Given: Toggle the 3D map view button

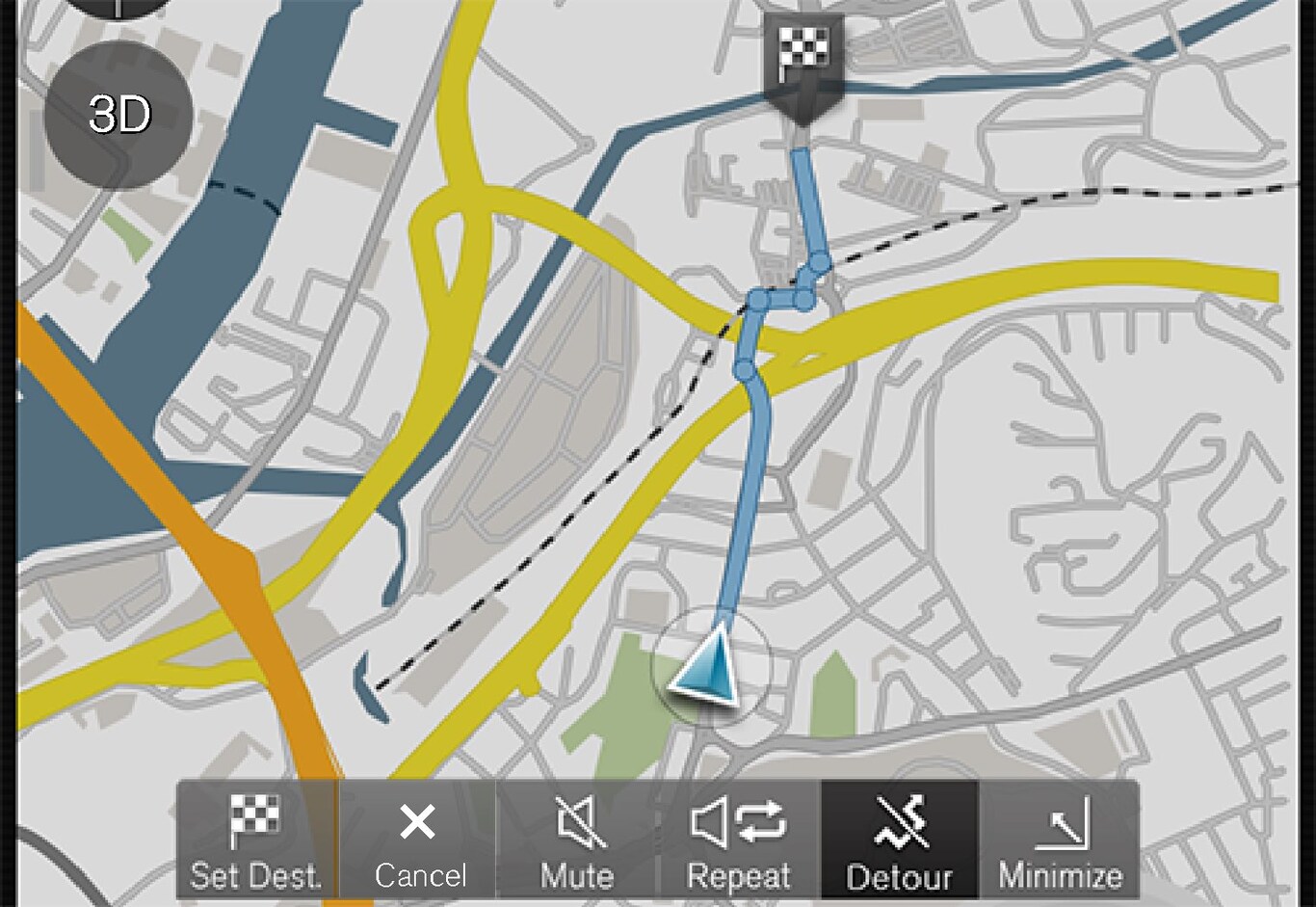Looking at the screenshot, I should coord(118,115).
